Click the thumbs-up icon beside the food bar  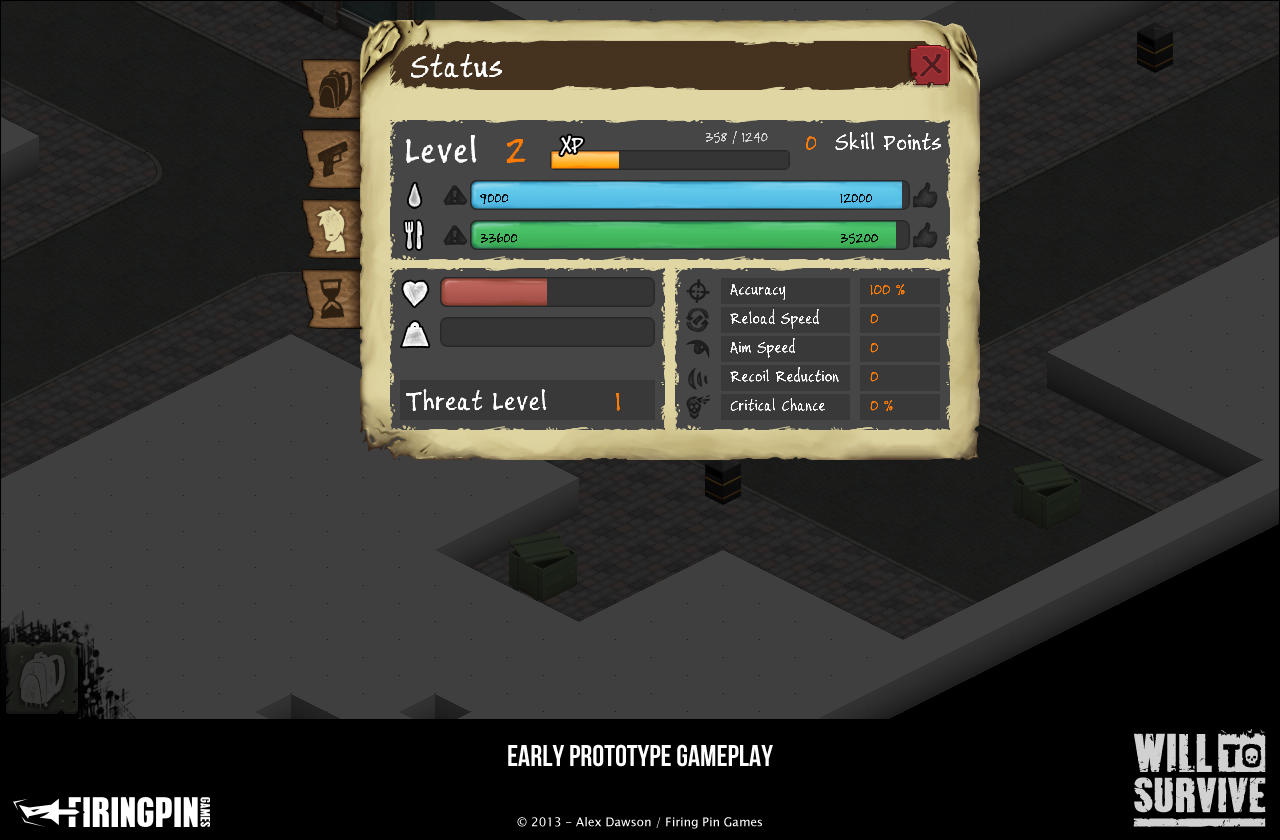point(925,236)
